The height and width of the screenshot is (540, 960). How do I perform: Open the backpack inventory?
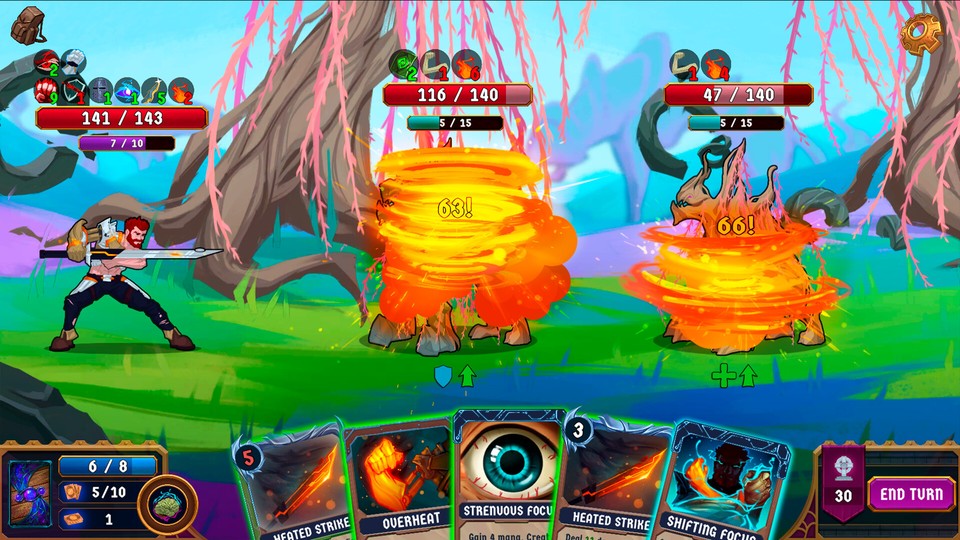click(x=28, y=23)
